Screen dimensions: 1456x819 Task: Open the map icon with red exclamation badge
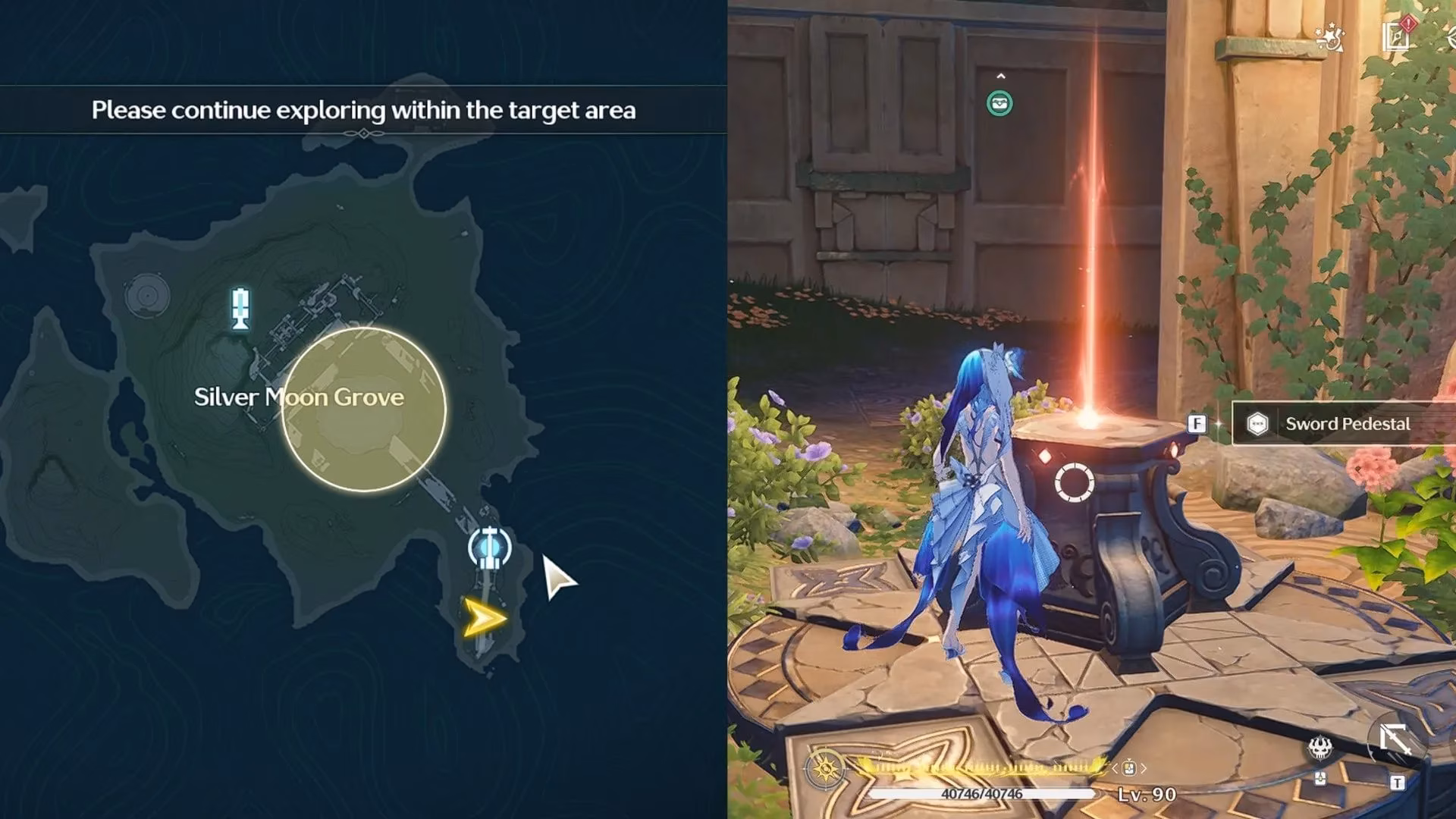pos(1396,36)
